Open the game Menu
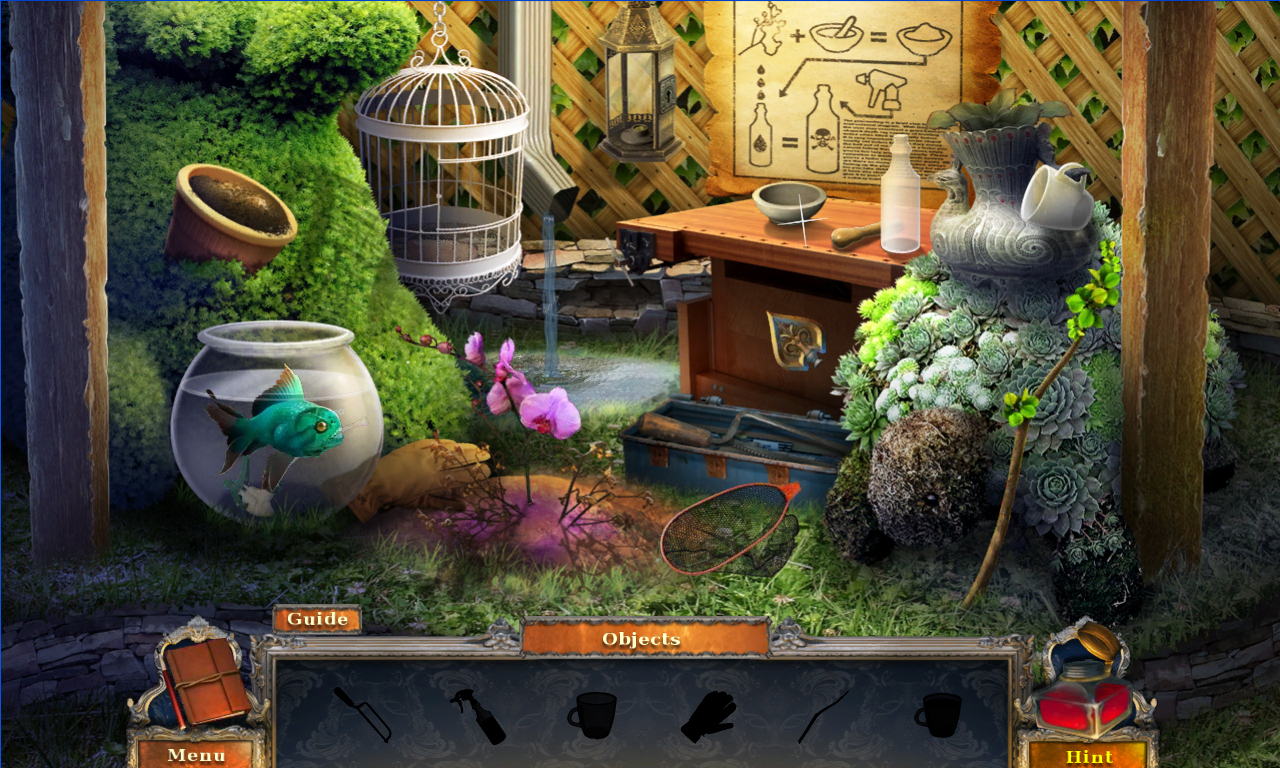Screen dimensions: 1280x768 (x=196, y=755)
